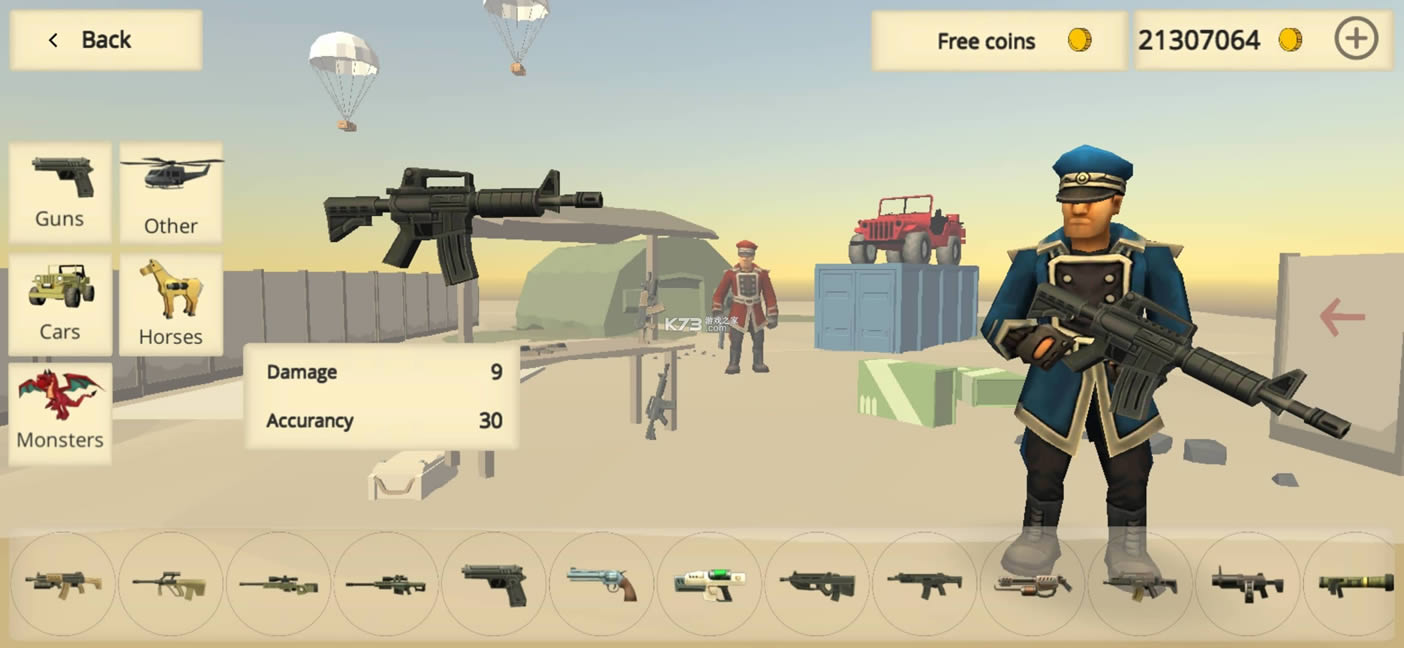Viewport: 1404px width, 648px height.
Task: Browse the Monsters category
Action: (x=60, y=414)
